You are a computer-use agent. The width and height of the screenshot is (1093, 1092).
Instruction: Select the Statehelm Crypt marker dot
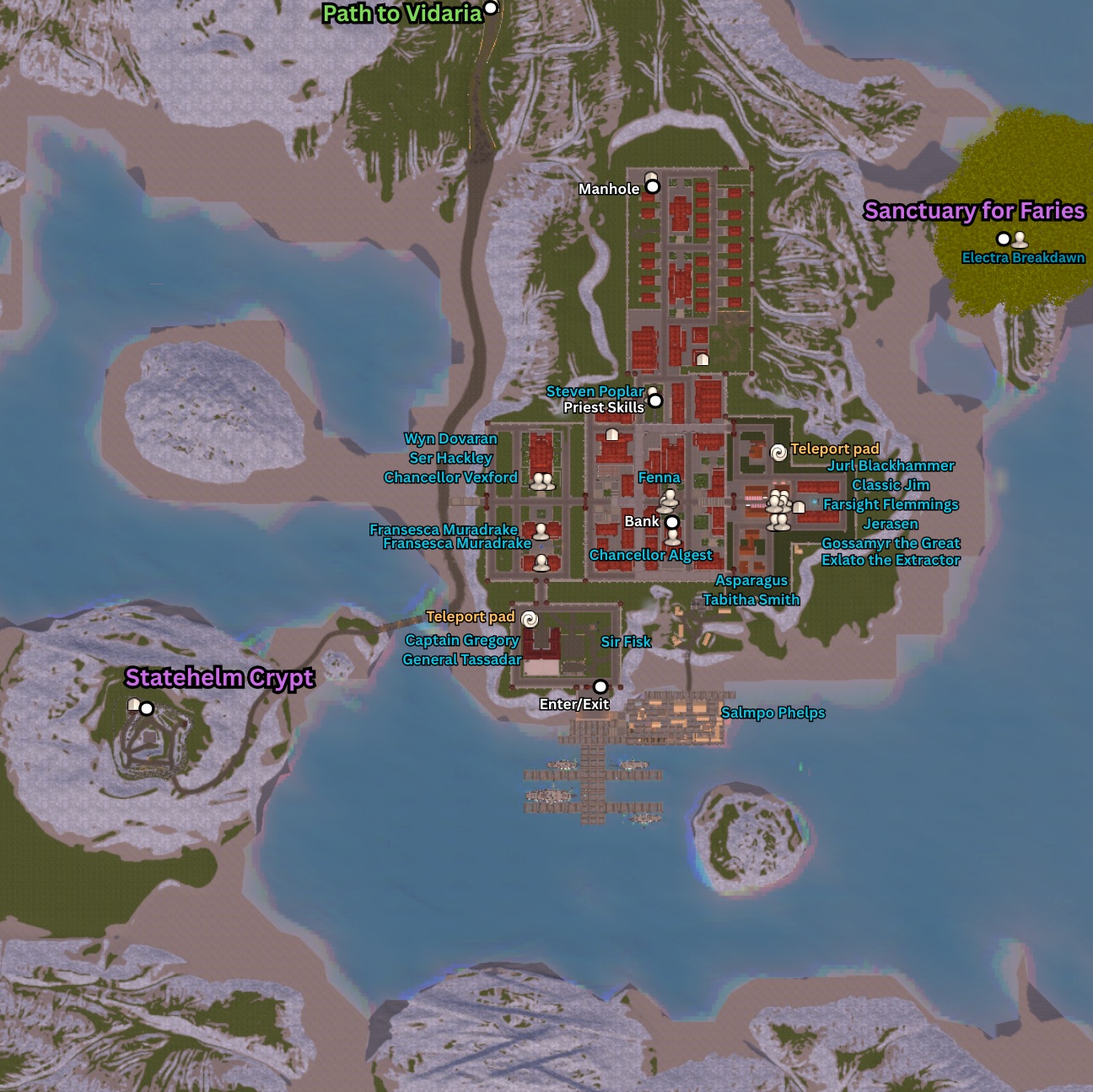click(147, 708)
